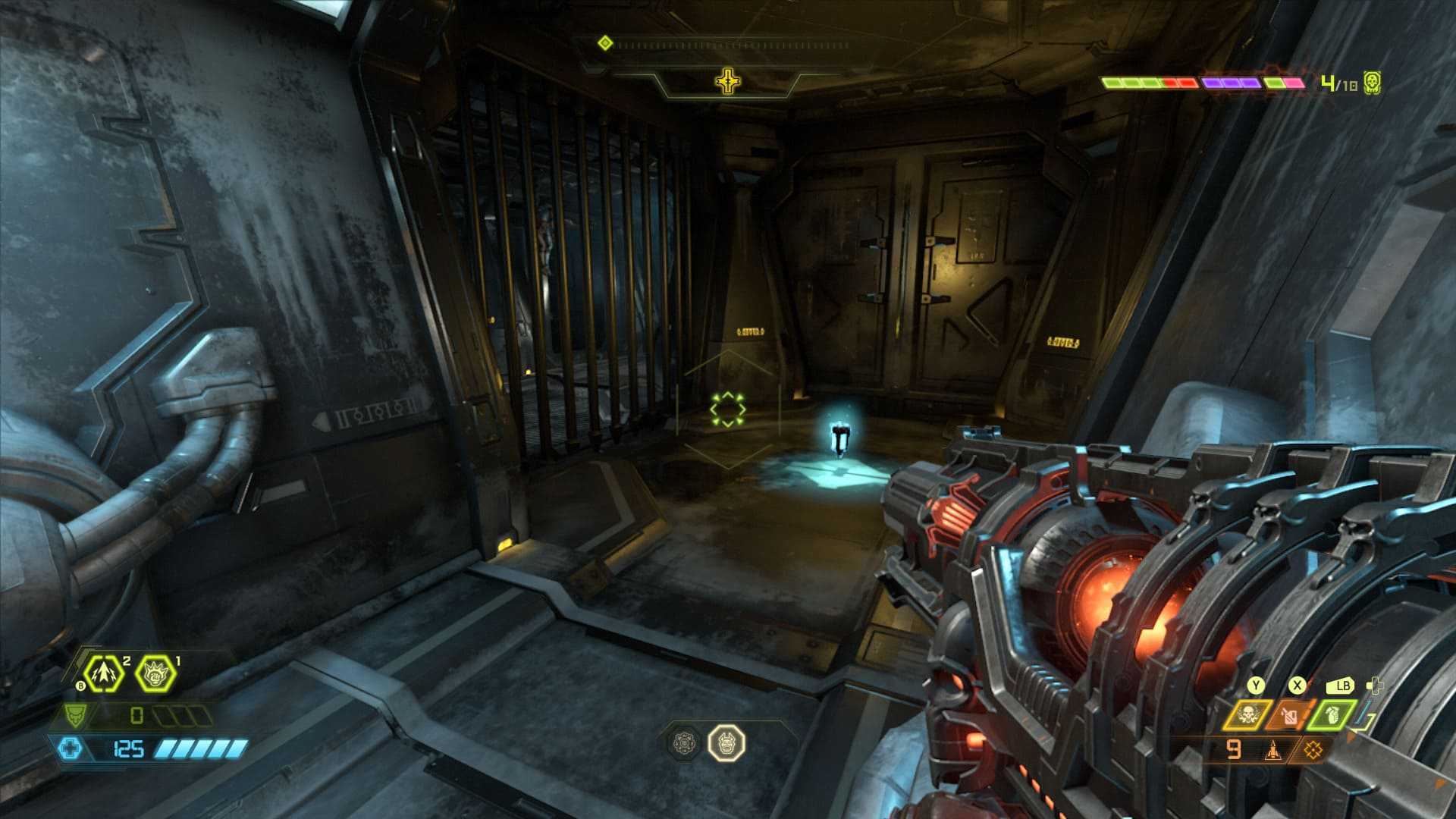
Task: Select the glowing horned demon rune icon
Action: pos(726,742)
